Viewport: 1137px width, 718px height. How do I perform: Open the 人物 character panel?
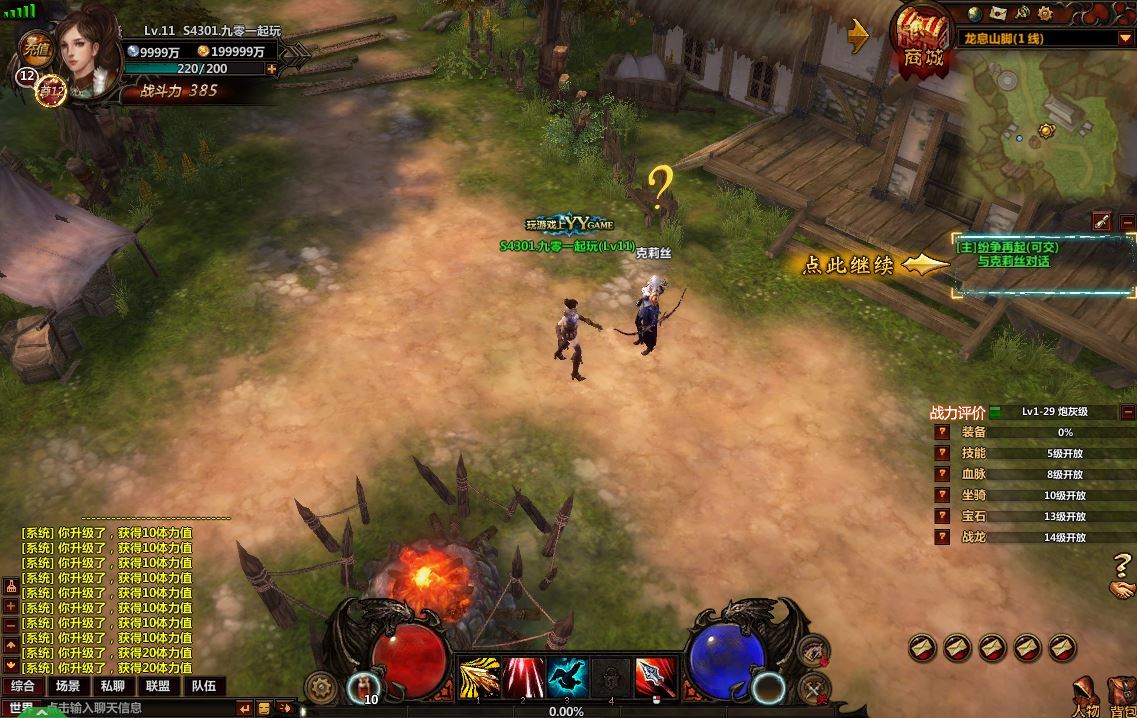pyautogui.click(x=1086, y=697)
